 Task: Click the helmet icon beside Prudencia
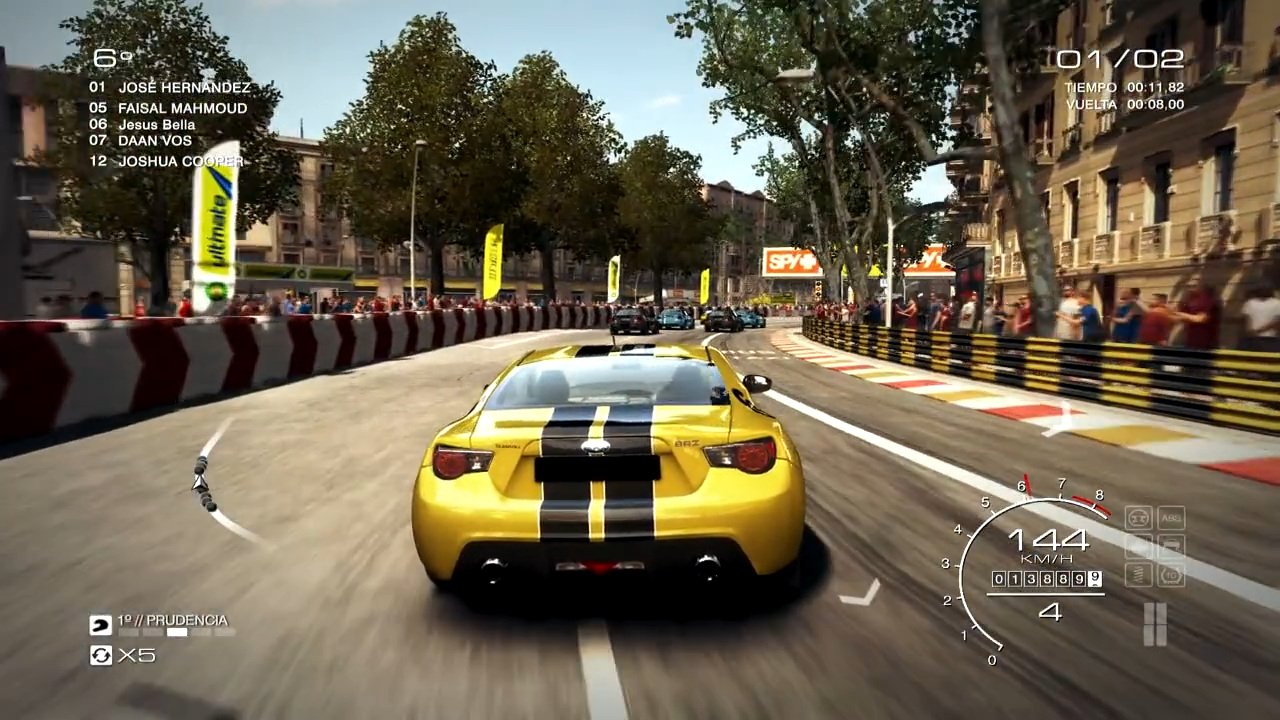(x=101, y=625)
